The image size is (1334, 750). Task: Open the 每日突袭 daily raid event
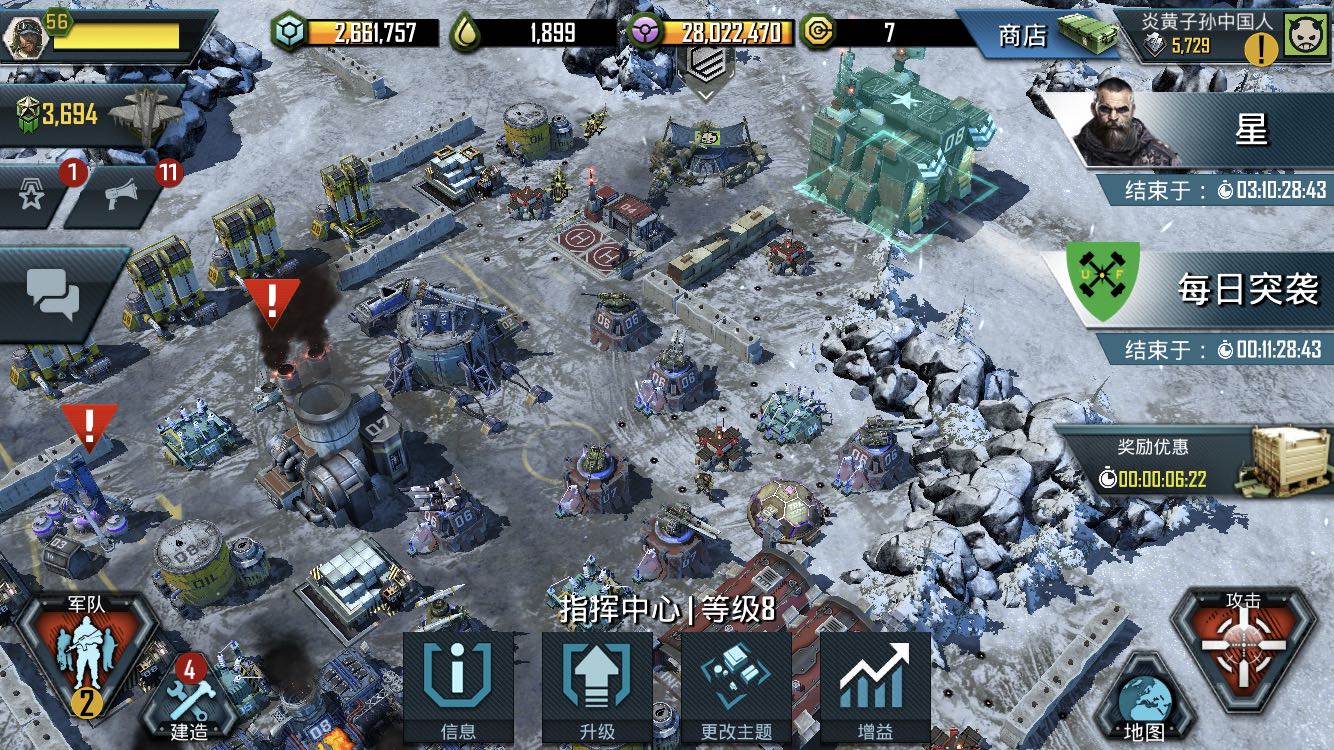[x=1190, y=290]
